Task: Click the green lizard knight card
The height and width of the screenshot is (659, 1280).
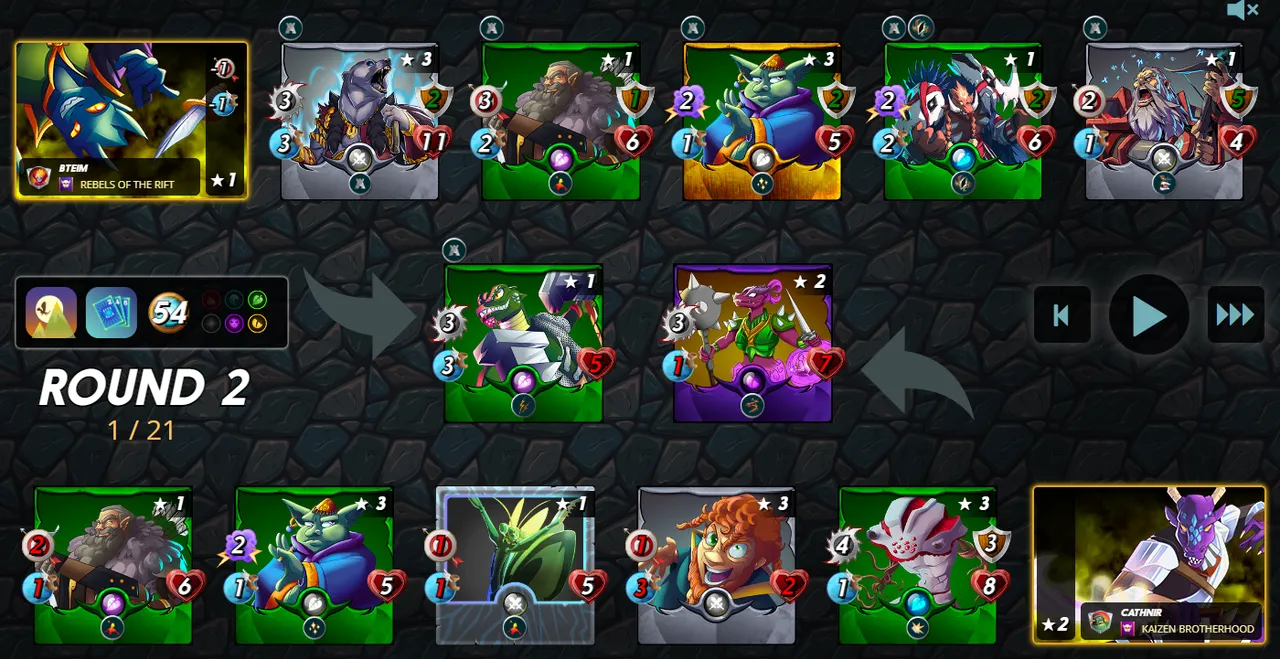Action: [524, 343]
